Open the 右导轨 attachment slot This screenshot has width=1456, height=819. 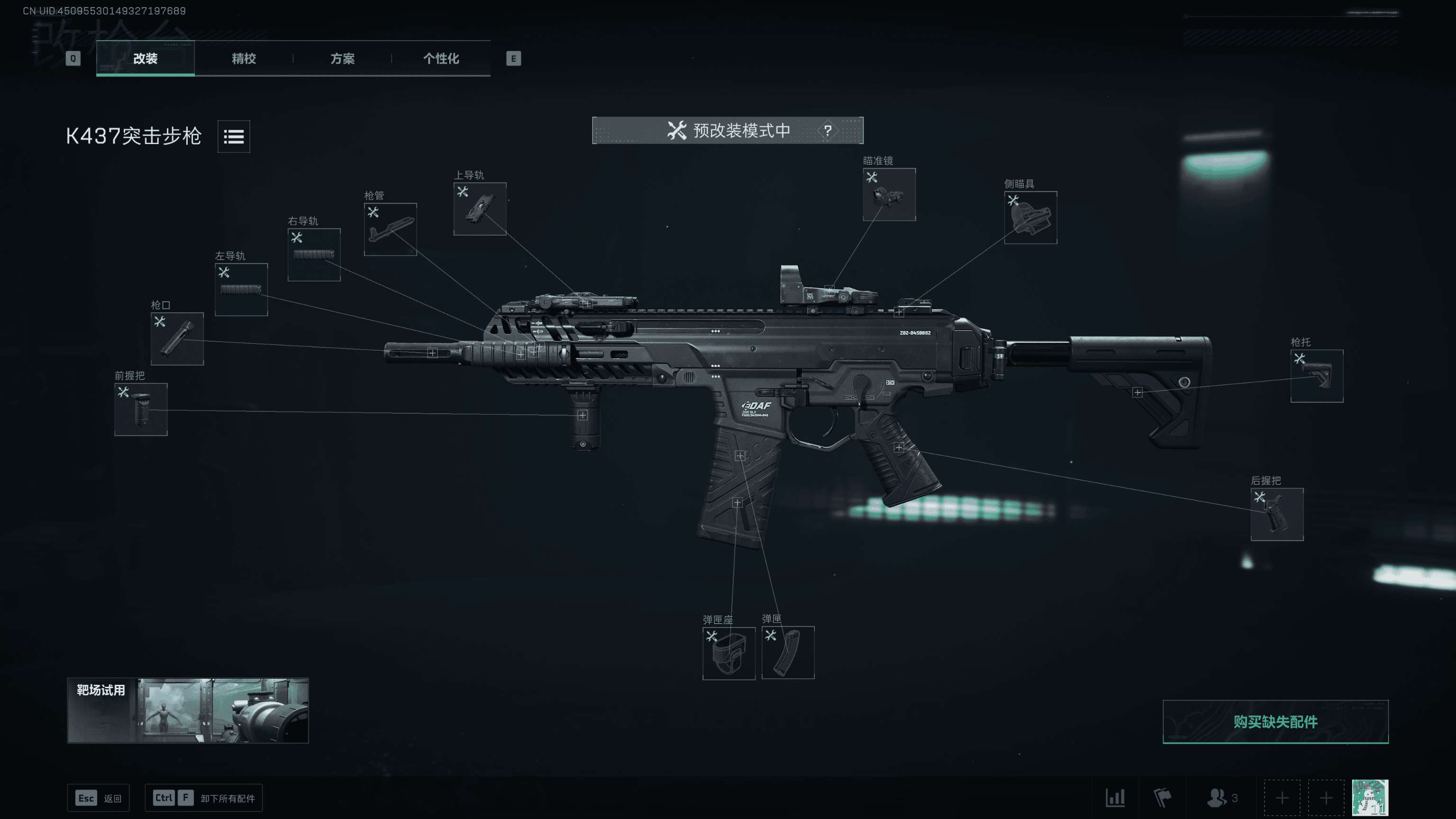pyautogui.click(x=314, y=255)
